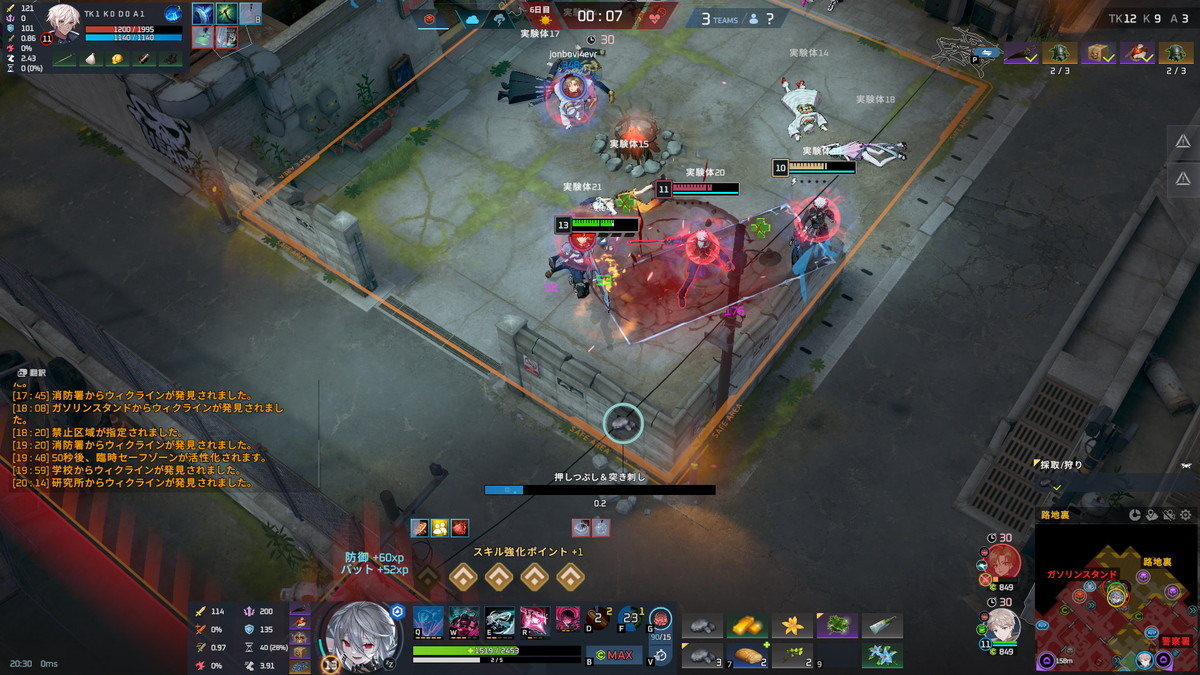Use the bread item in inventory
The width and height of the screenshot is (1200, 675).
pyautogui.click(x=747, y=656)
